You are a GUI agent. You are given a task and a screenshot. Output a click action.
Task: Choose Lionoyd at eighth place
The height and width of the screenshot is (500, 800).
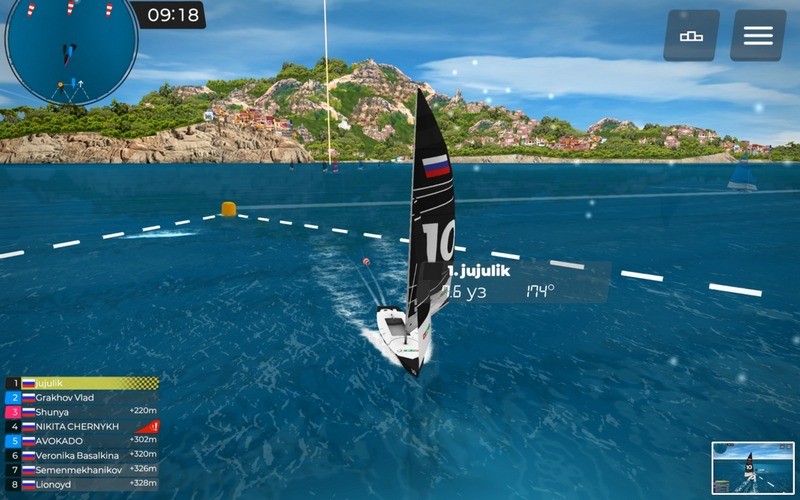80,484
